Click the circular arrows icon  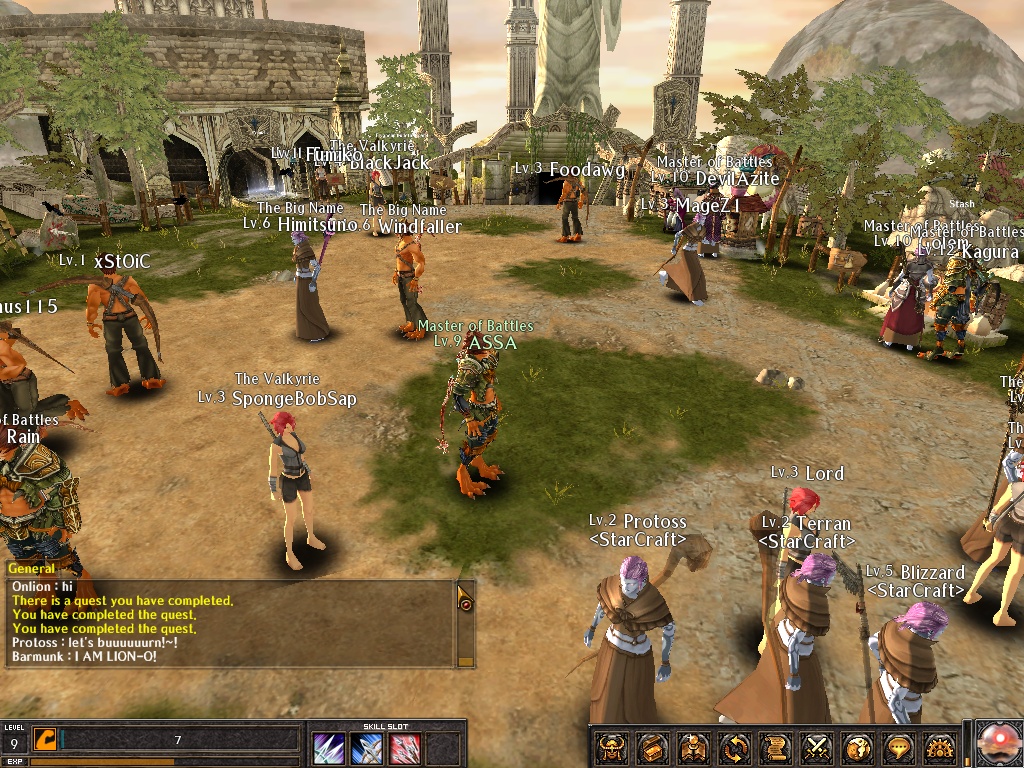(x=735, y=747)
